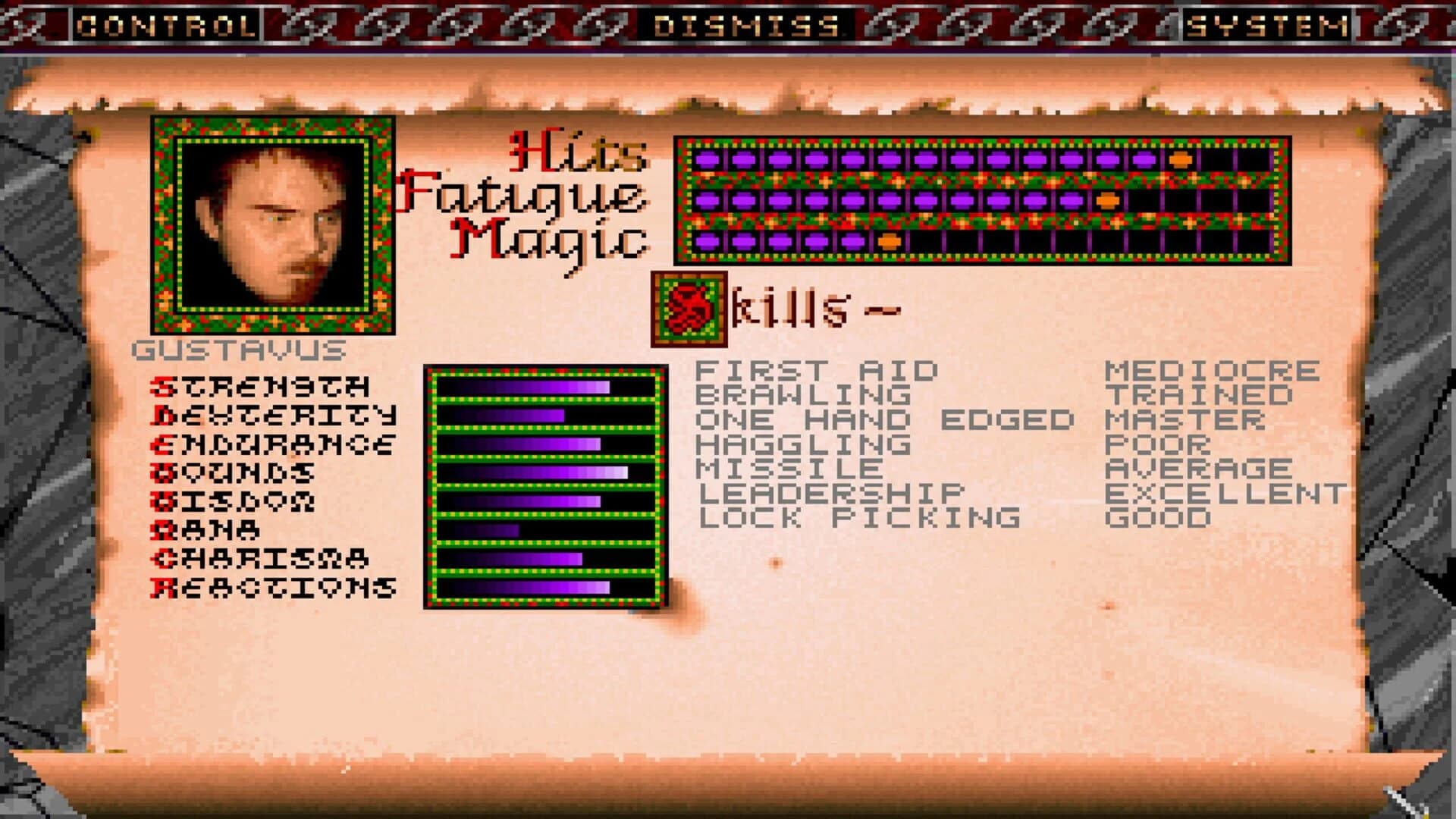The height and width of the screenshot is (819, 1456).
Task: Click the GUSTAVUS name label
Action: pyautogui.click(x=239, y=350)
